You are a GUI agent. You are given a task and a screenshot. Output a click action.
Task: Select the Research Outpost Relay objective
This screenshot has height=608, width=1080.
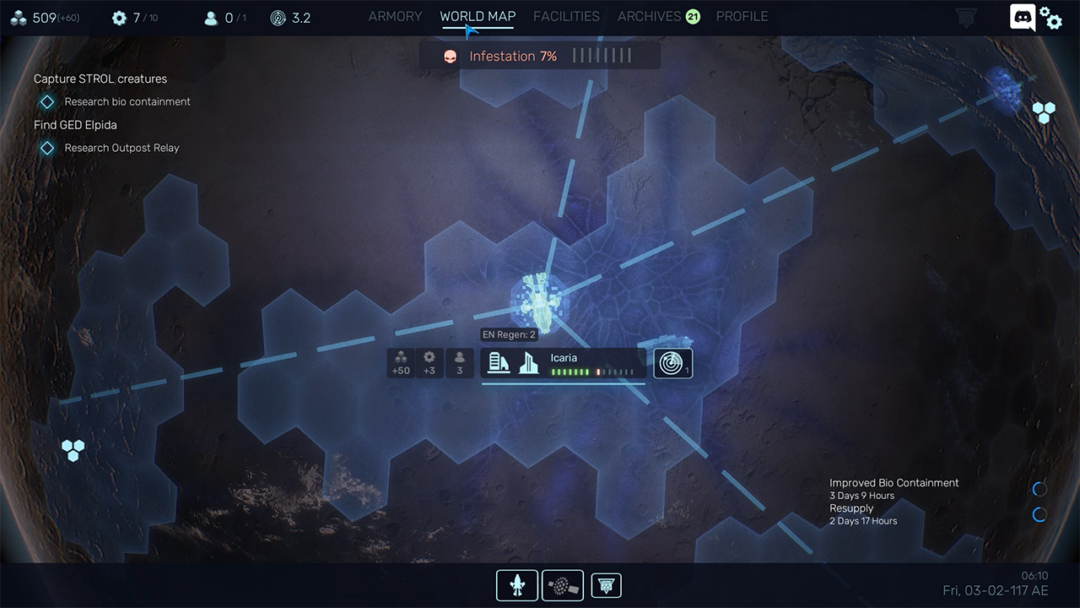point(121,148)
